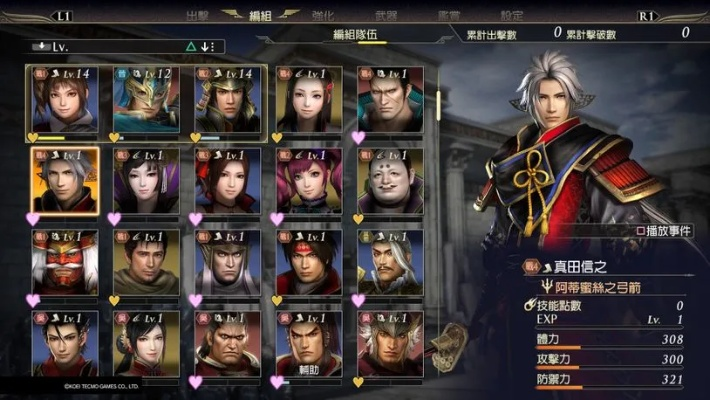Select the portrait labeled 輔助
710x400 pixels.
[x=309, y=344]
